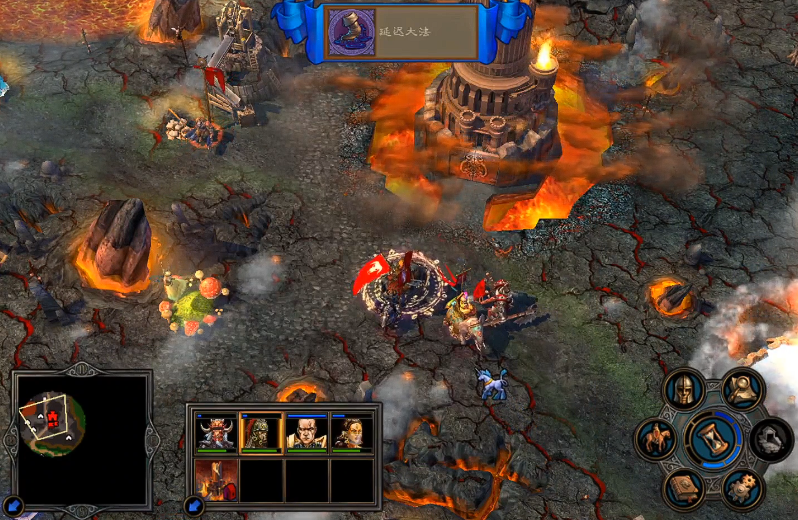Open the hero screen via helmet icon
Viewport: 798px width, 520px height.
[685, 390]
